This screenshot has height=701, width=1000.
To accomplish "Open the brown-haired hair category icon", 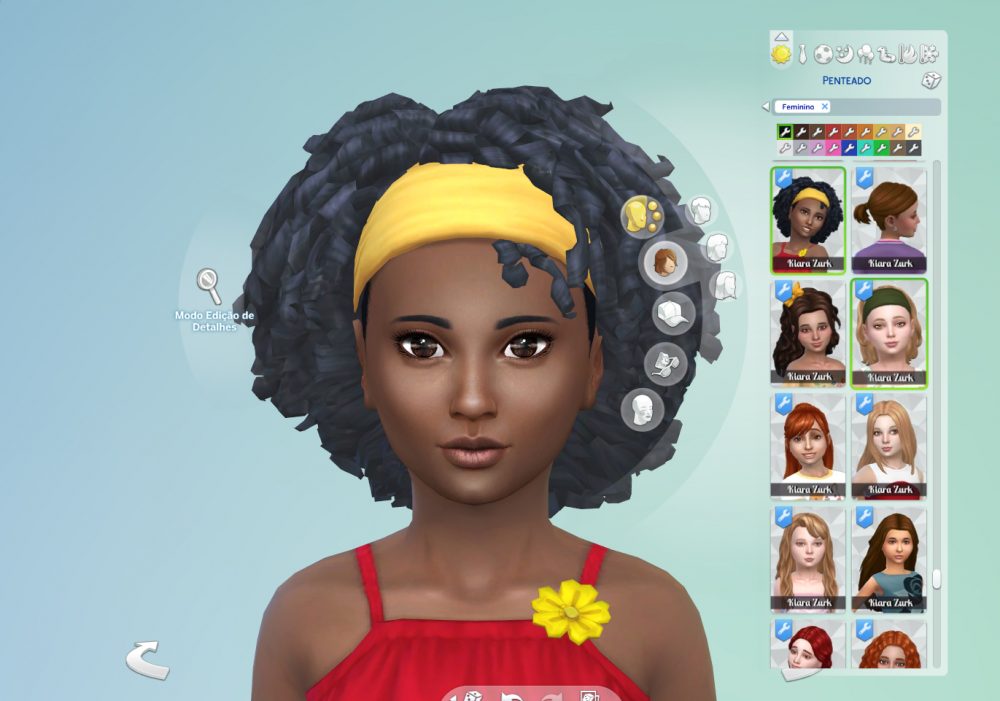I will (x=662, y=262).
